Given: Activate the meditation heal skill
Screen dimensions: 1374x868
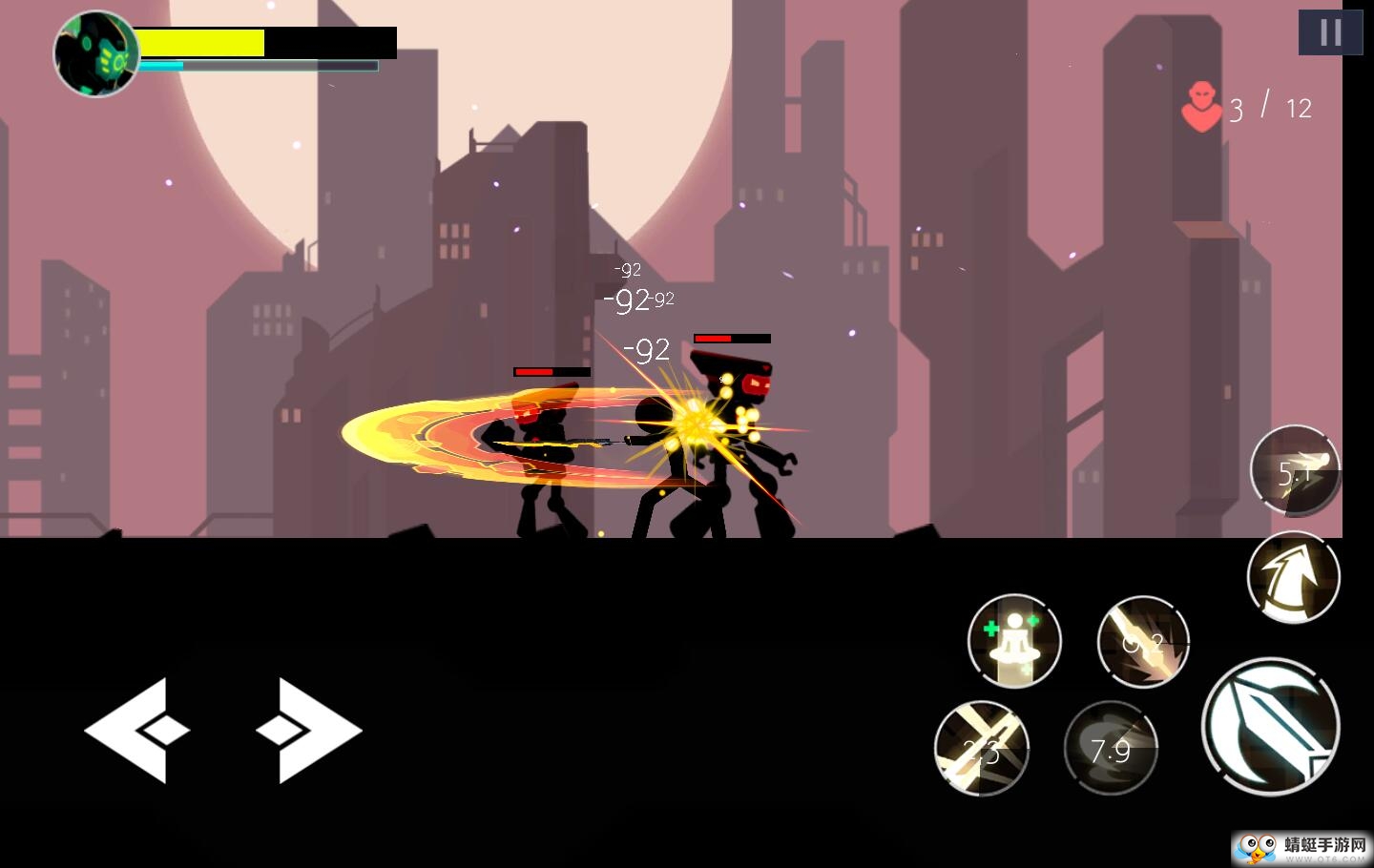Looking at the screenshot, I should 1014,641.
